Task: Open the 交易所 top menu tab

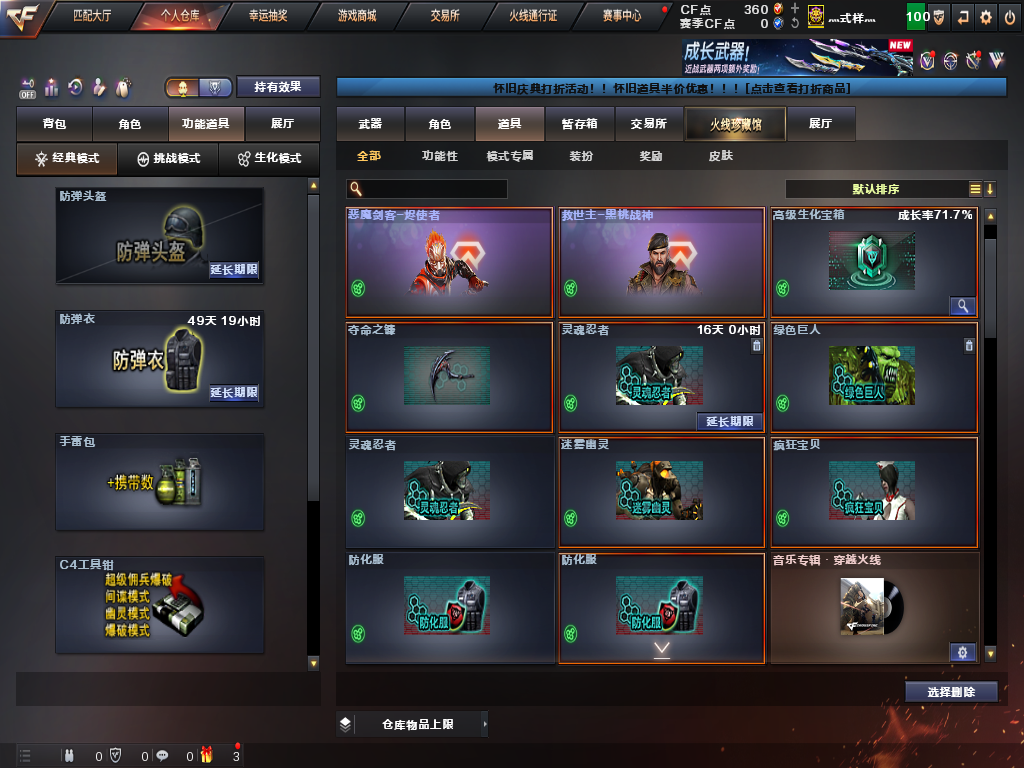Action: 445,16
